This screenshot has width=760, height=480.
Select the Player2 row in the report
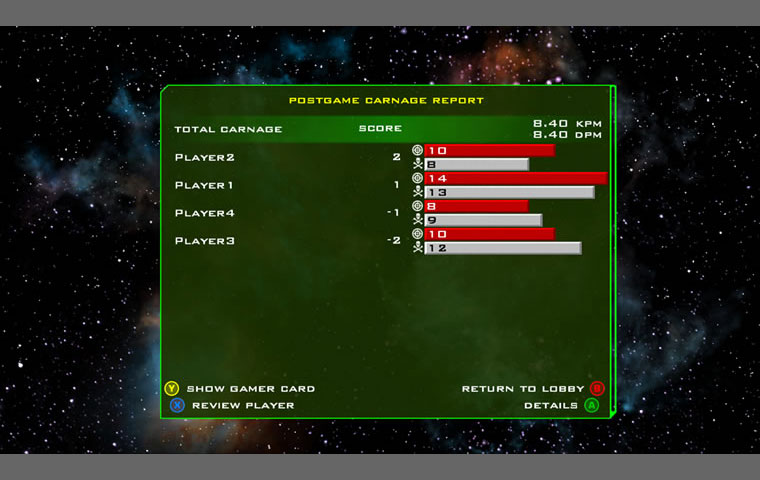(206, 157)
